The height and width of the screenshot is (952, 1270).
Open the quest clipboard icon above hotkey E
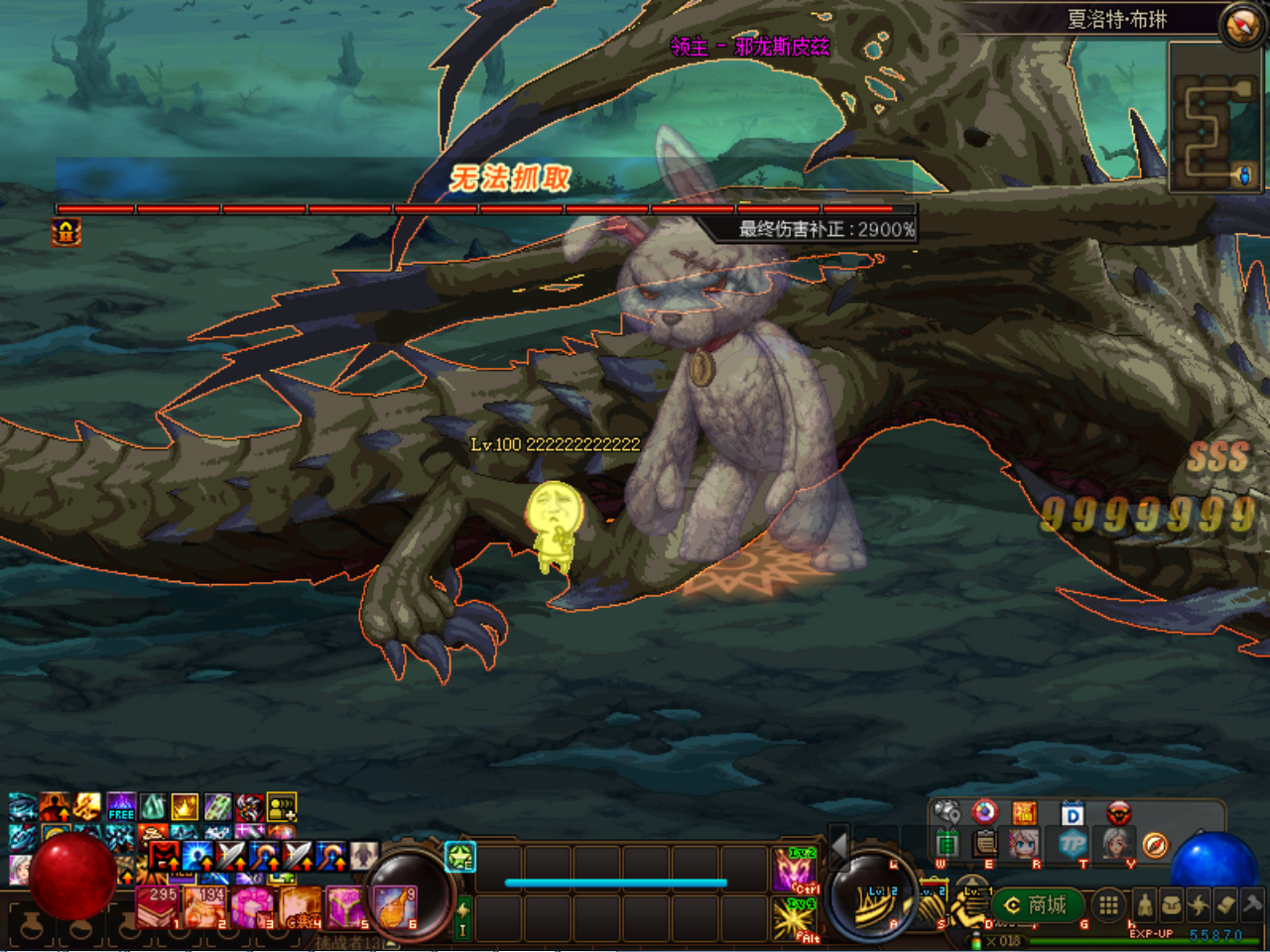[984, 844]
